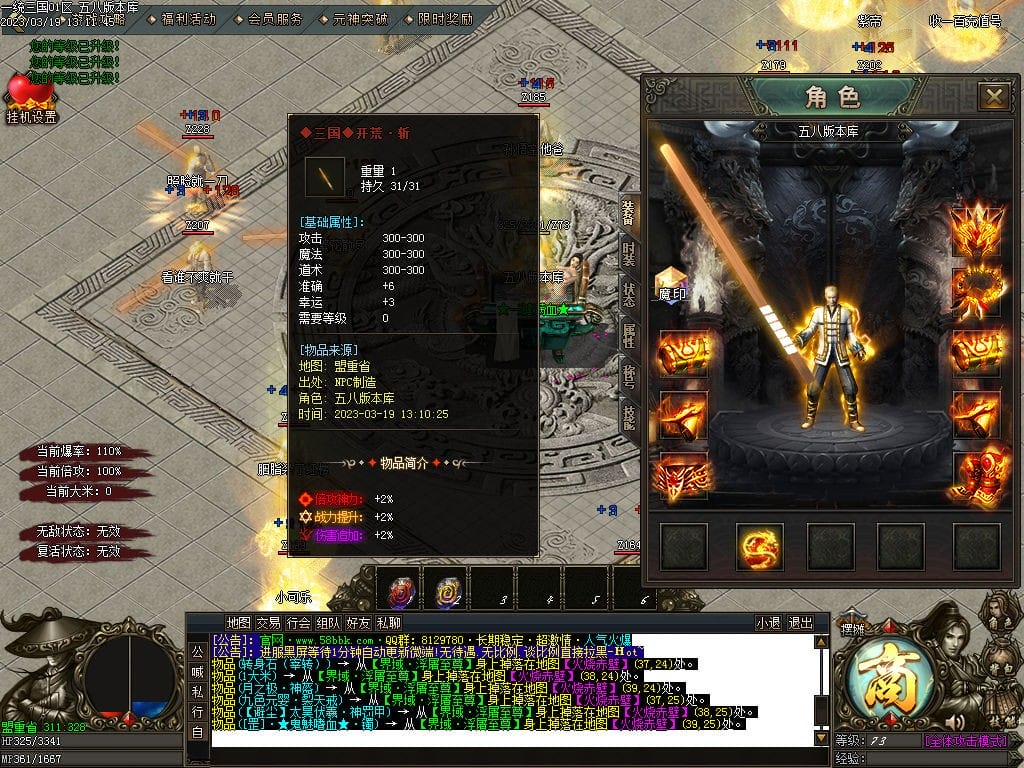Select the fiery dragon orb slot
Image resolution: width=1024 pixels, height=768 pixels.
click(760, 546)
